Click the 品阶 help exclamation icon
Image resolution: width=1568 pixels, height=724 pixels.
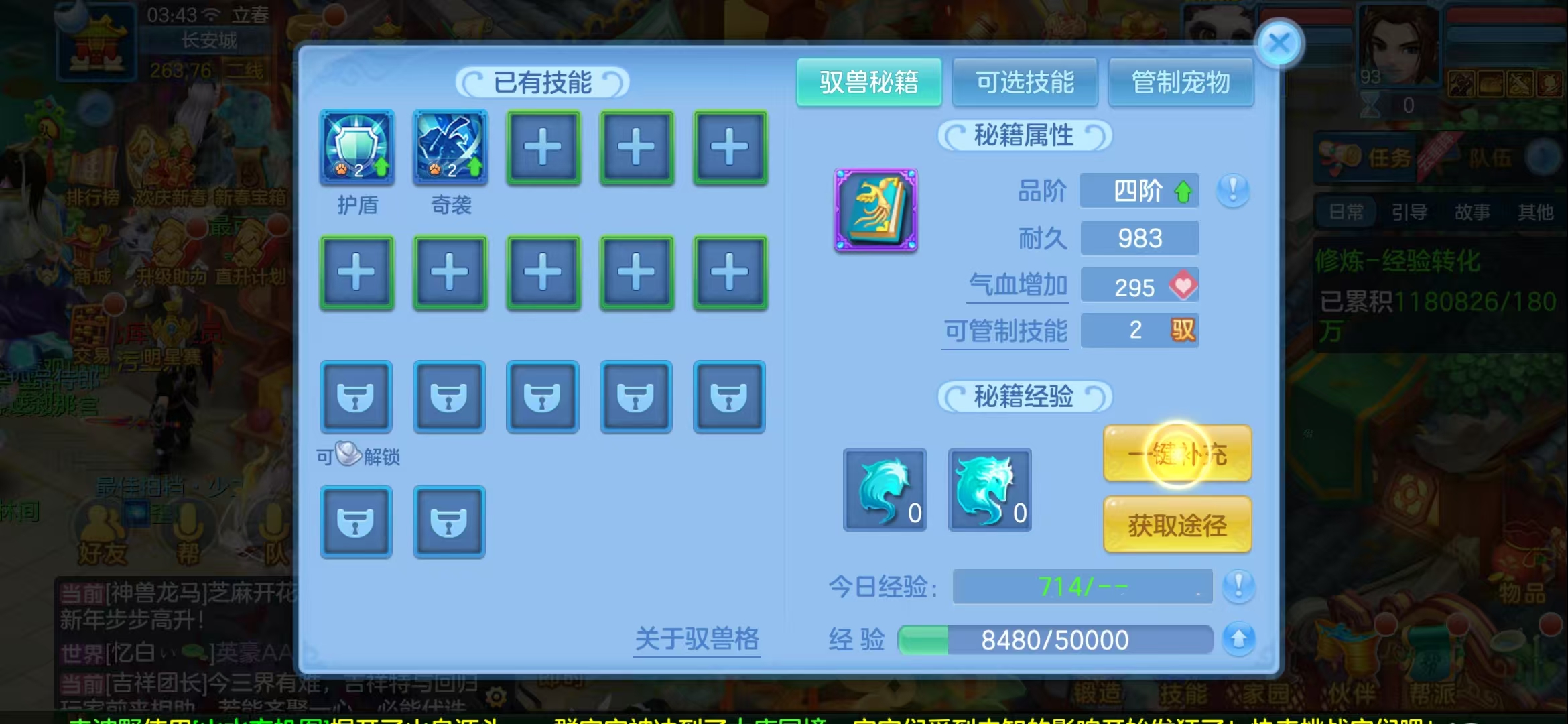click(1233, 191)
